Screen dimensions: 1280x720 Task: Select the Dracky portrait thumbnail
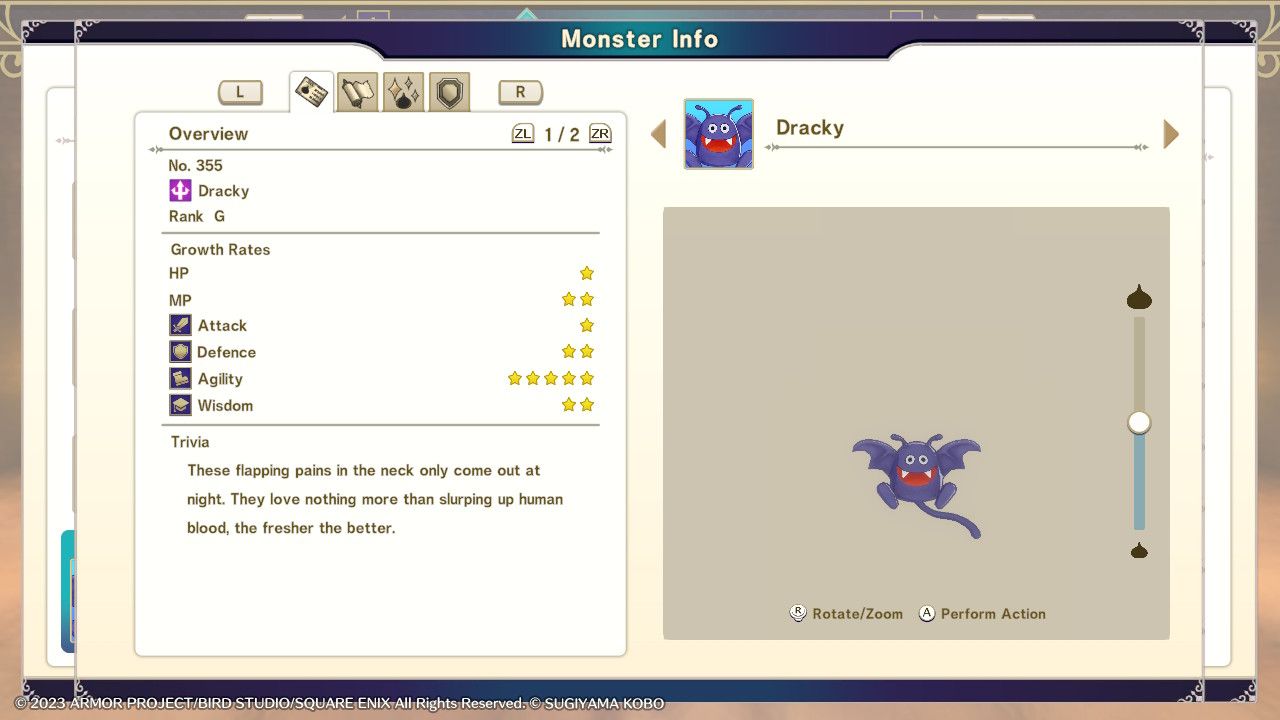point(718,133)
